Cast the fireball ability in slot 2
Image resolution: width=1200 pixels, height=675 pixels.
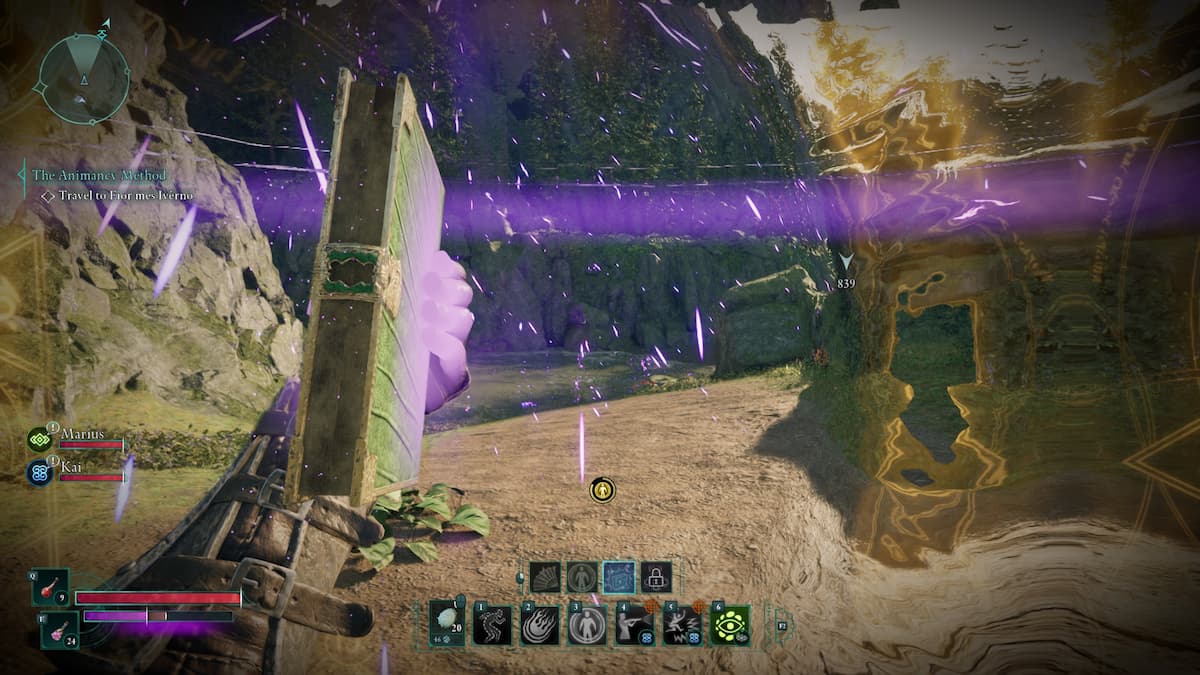coord(540,625)
